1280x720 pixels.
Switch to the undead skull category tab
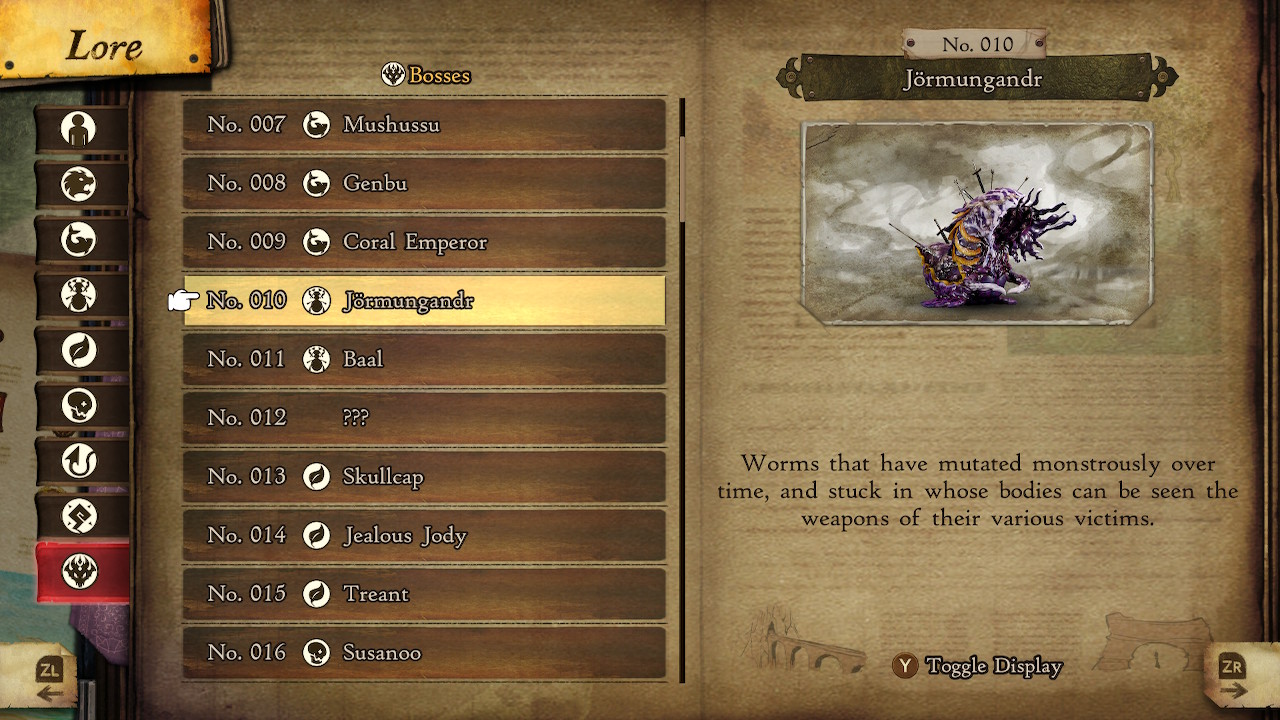click(80, 406)
